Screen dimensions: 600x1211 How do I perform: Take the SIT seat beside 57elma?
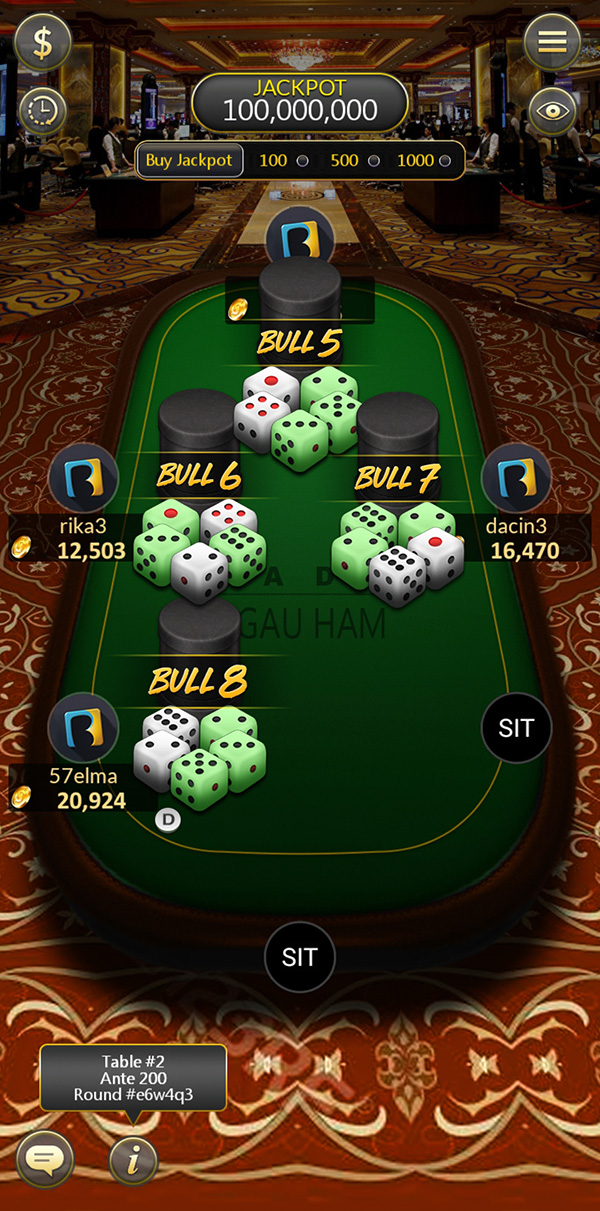click(x=516, y=728)
